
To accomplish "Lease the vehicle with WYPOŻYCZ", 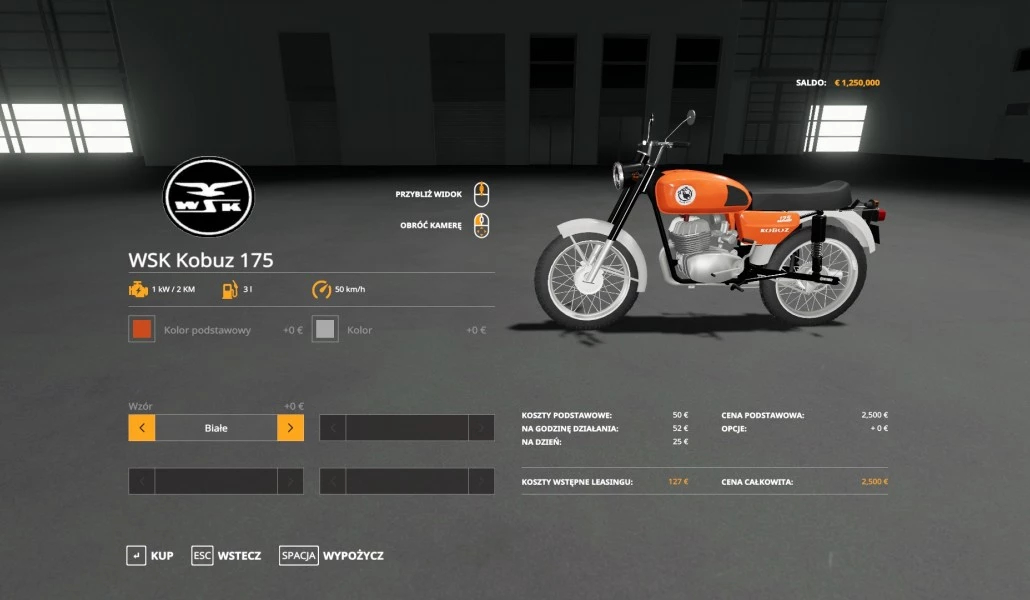I will [x=332, y=555].
